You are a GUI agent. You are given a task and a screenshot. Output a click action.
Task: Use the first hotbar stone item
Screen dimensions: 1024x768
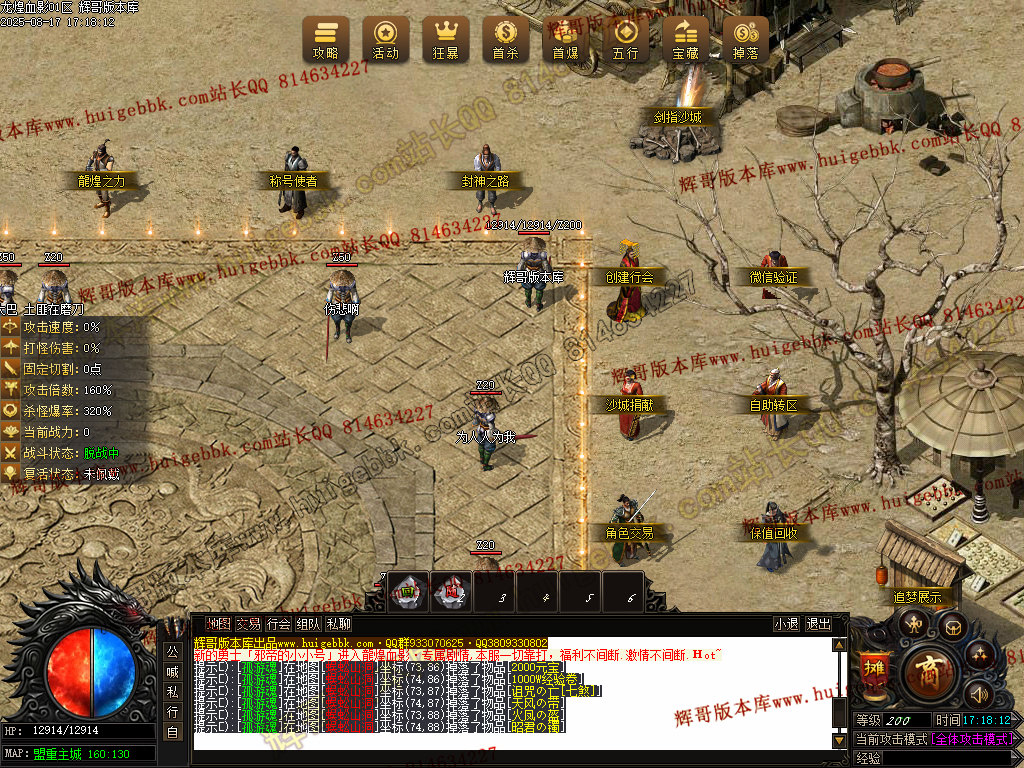pyautogui.click(x=408, y=592)
